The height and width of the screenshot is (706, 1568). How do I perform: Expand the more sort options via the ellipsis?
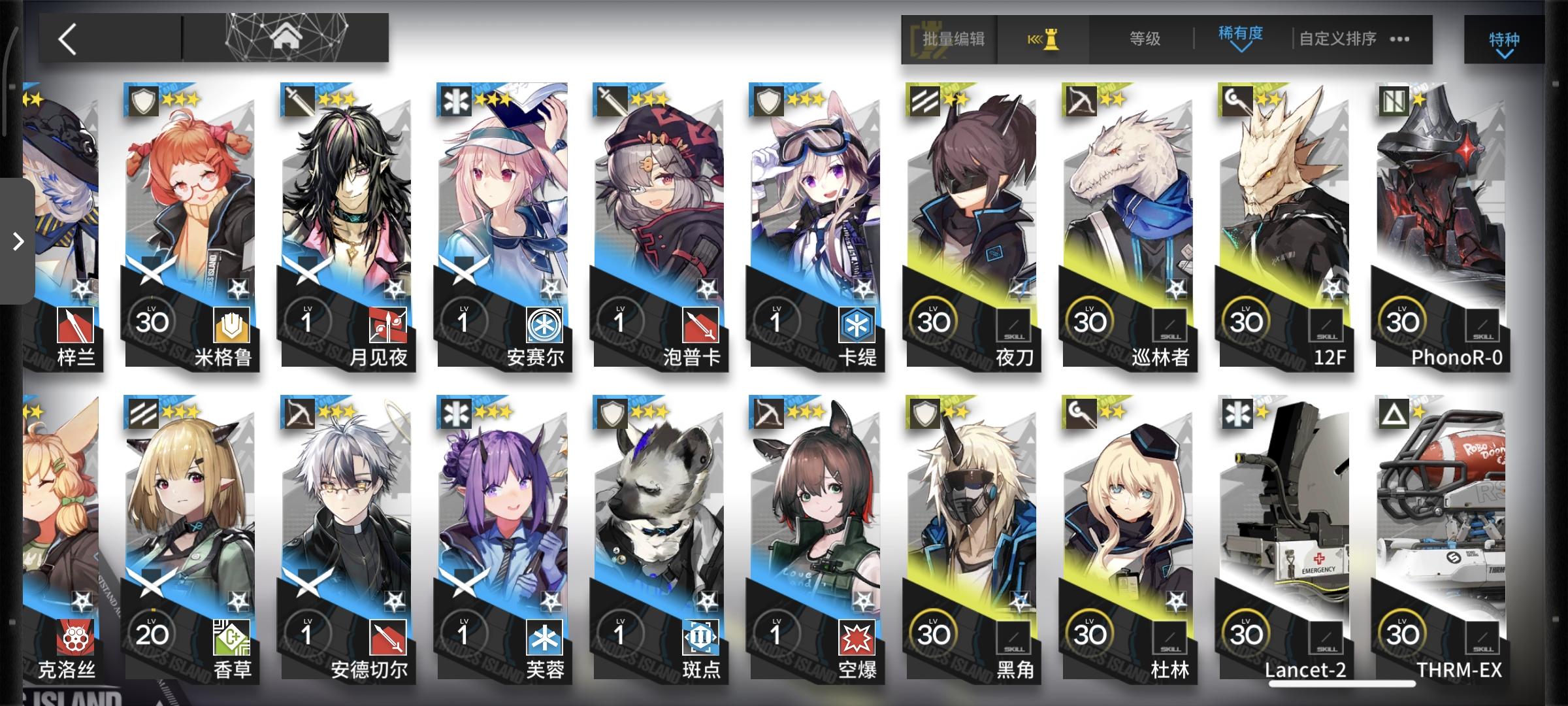click(1397, 41)
